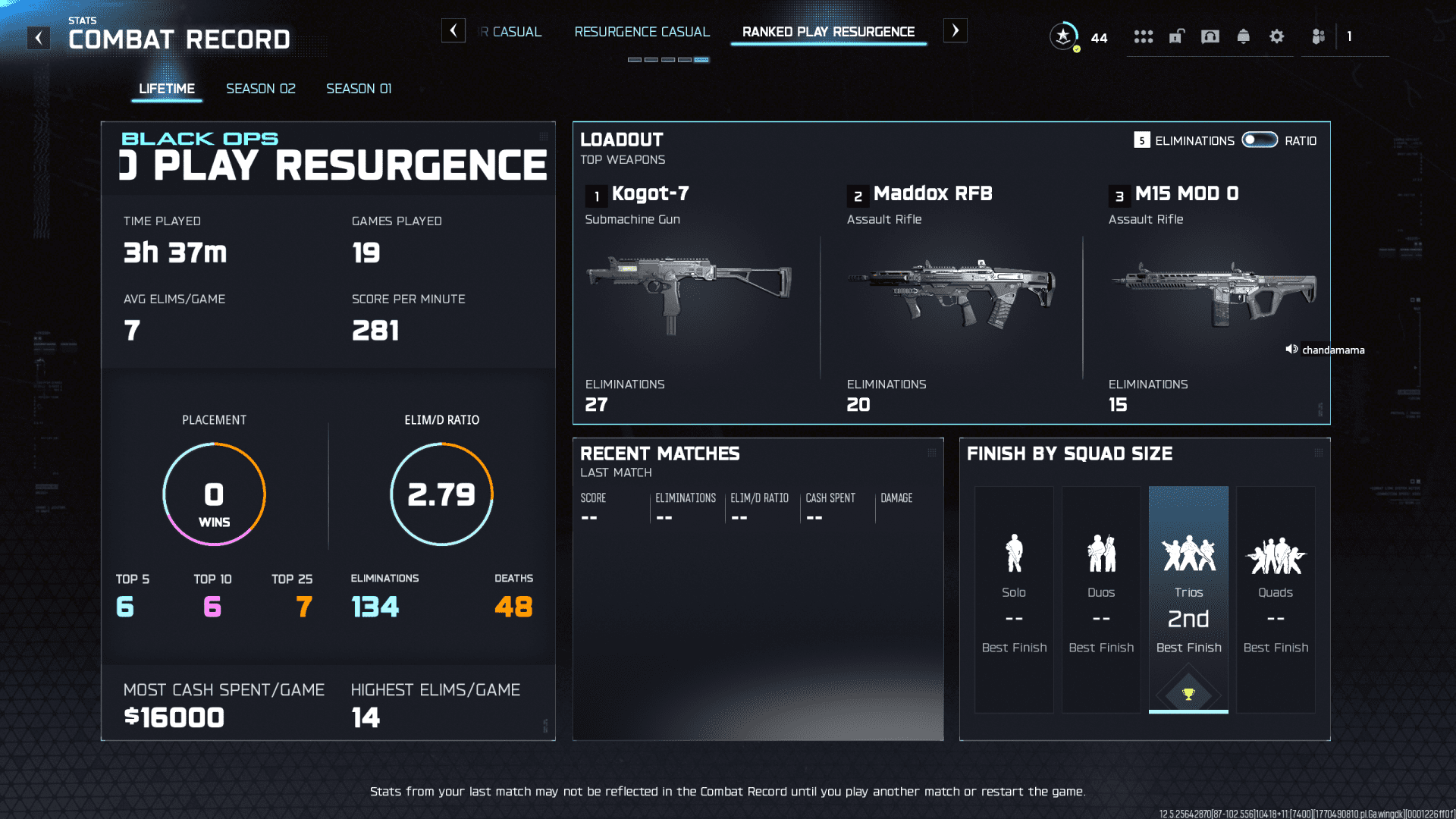Screen dimensions: 1456x819
Task: Mute the speaking player chandamama
Action: click(1291, 350)
